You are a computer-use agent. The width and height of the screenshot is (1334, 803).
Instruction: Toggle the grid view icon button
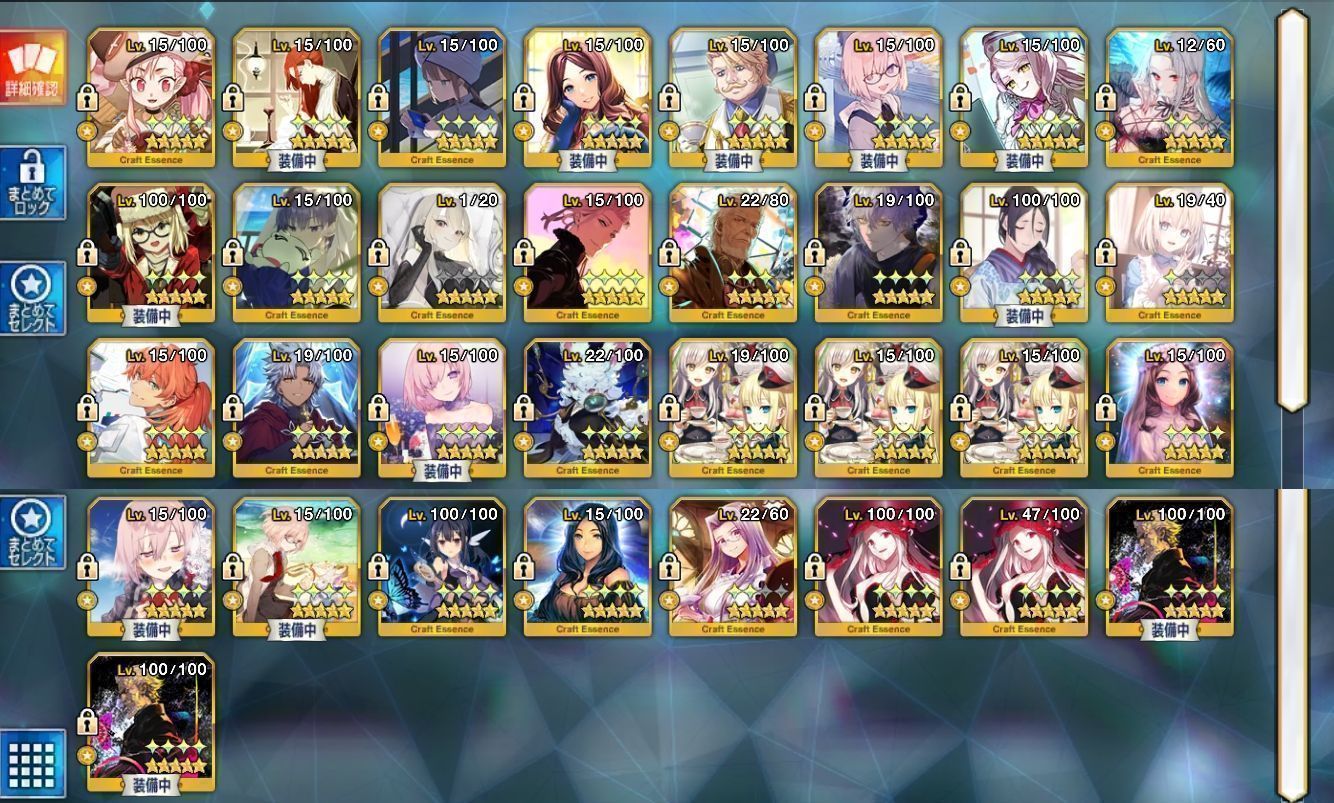coord(33,763)
